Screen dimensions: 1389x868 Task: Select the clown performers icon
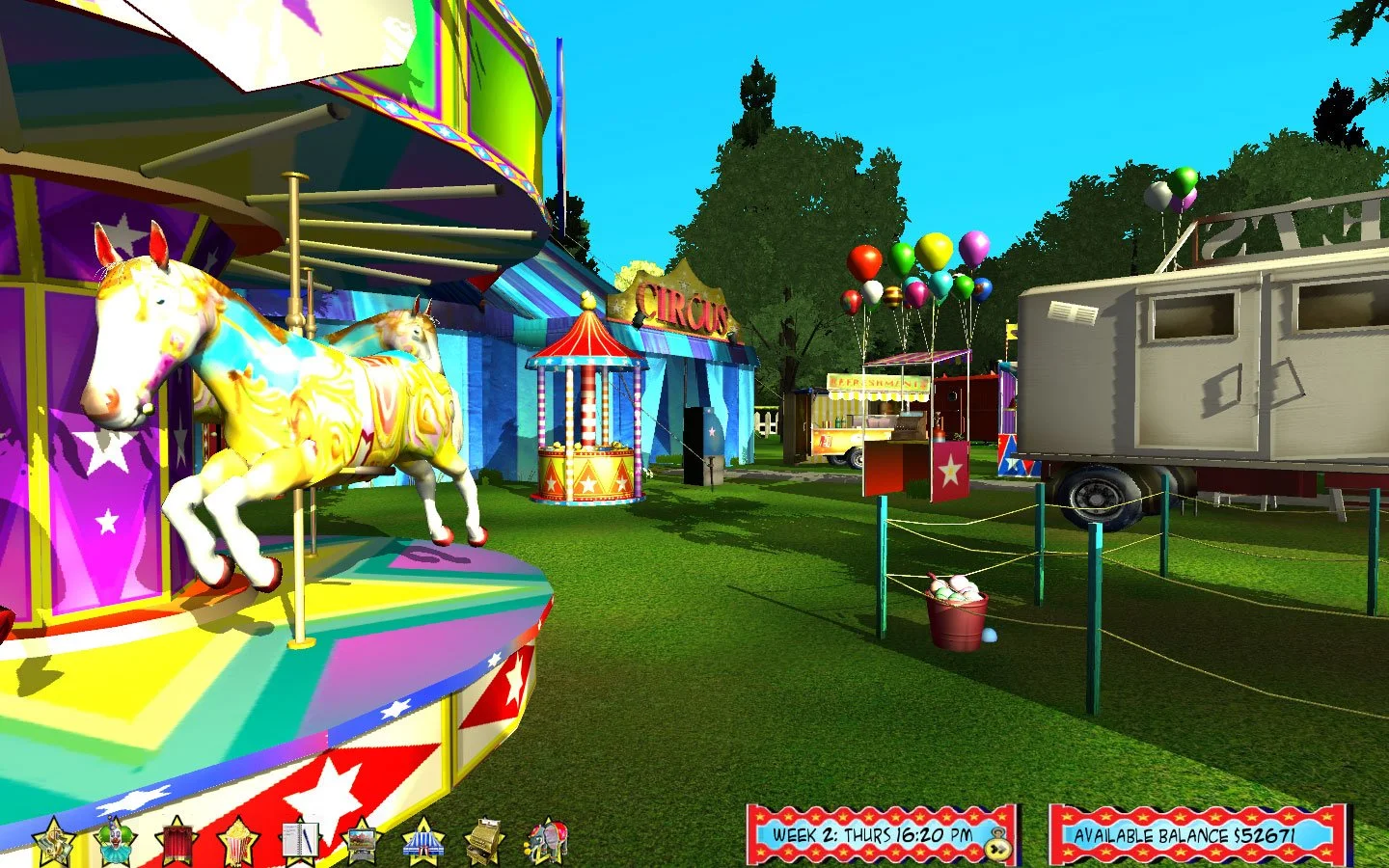(x=116, y=839)
